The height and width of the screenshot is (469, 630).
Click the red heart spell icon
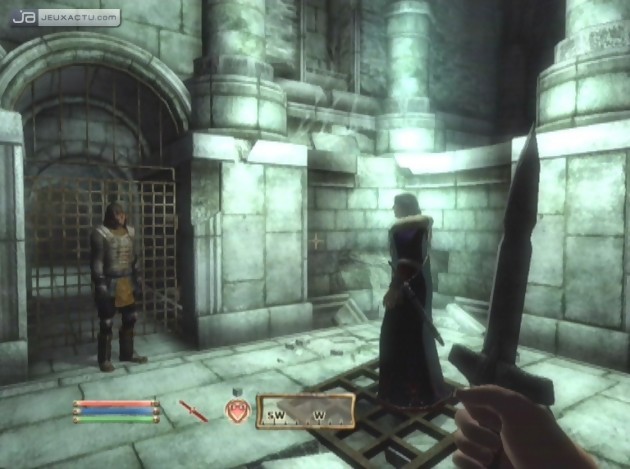238,409
